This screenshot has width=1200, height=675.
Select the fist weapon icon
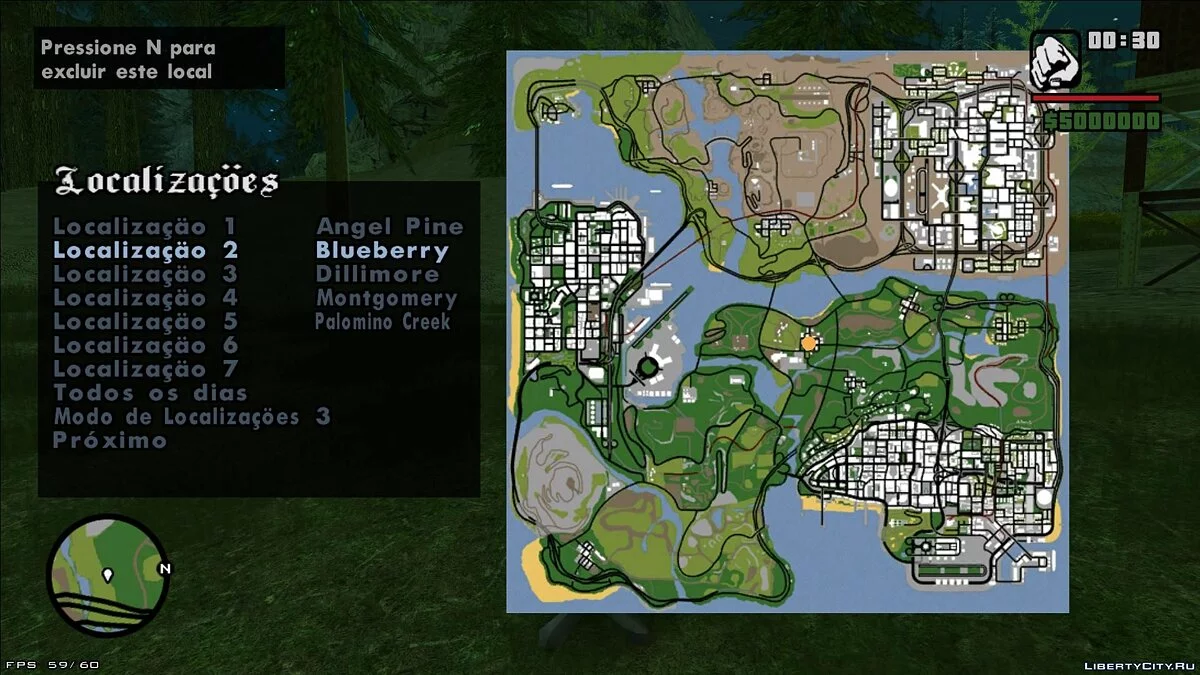1055,60
